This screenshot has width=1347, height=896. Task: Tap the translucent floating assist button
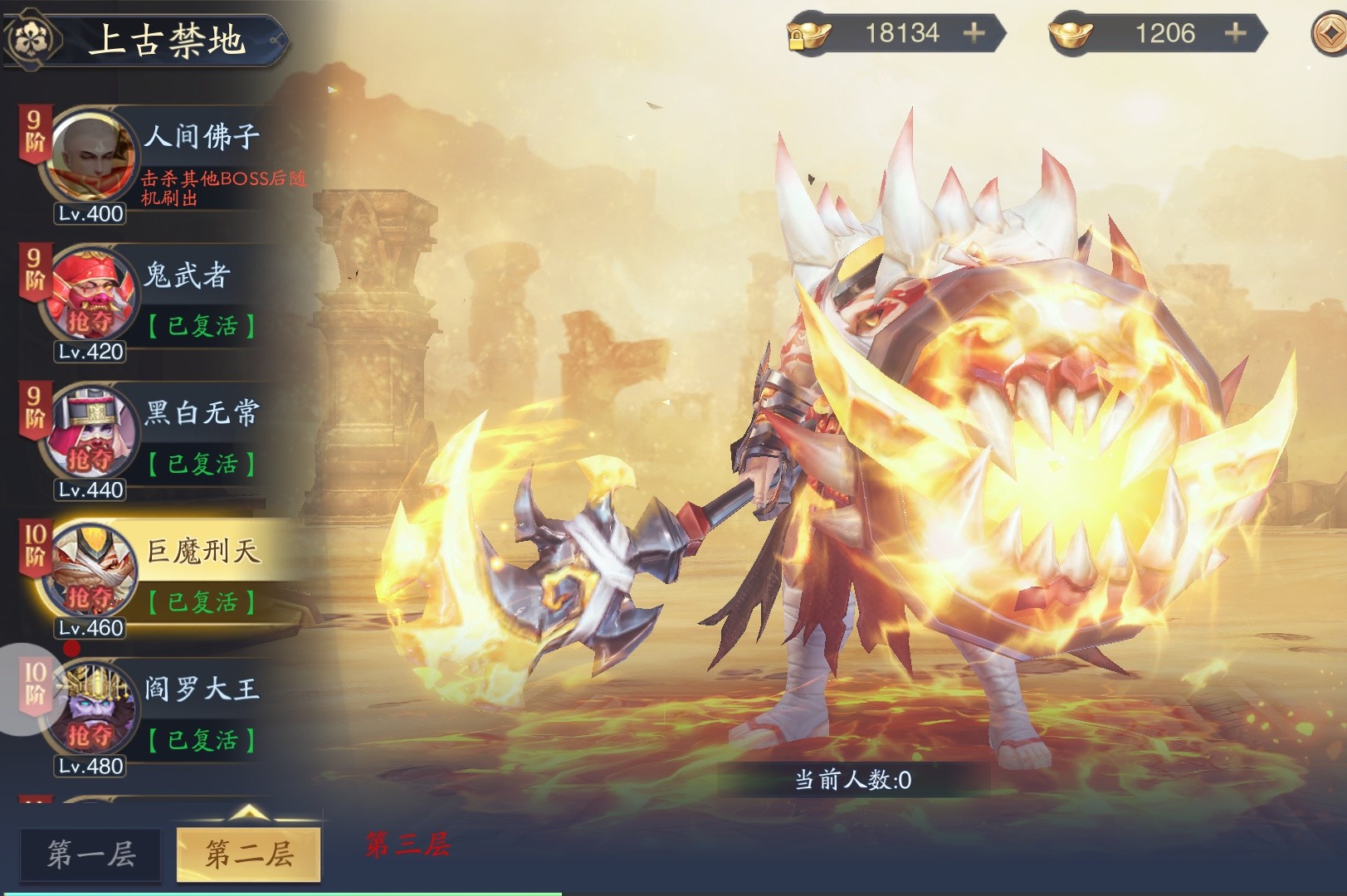point(25,690)
